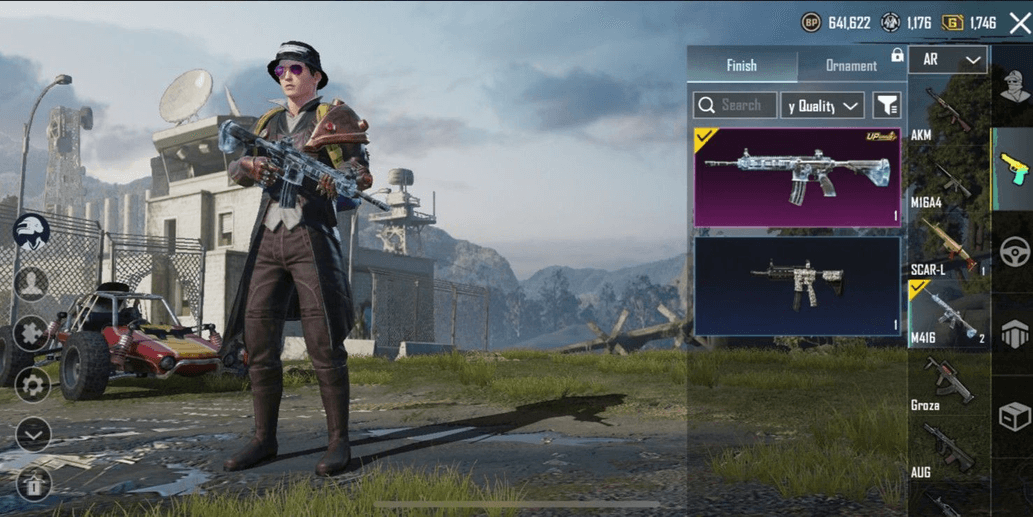Screen dimensions: 1033x517
Task: Open the filter funnel button
Action: coord(887,105)
